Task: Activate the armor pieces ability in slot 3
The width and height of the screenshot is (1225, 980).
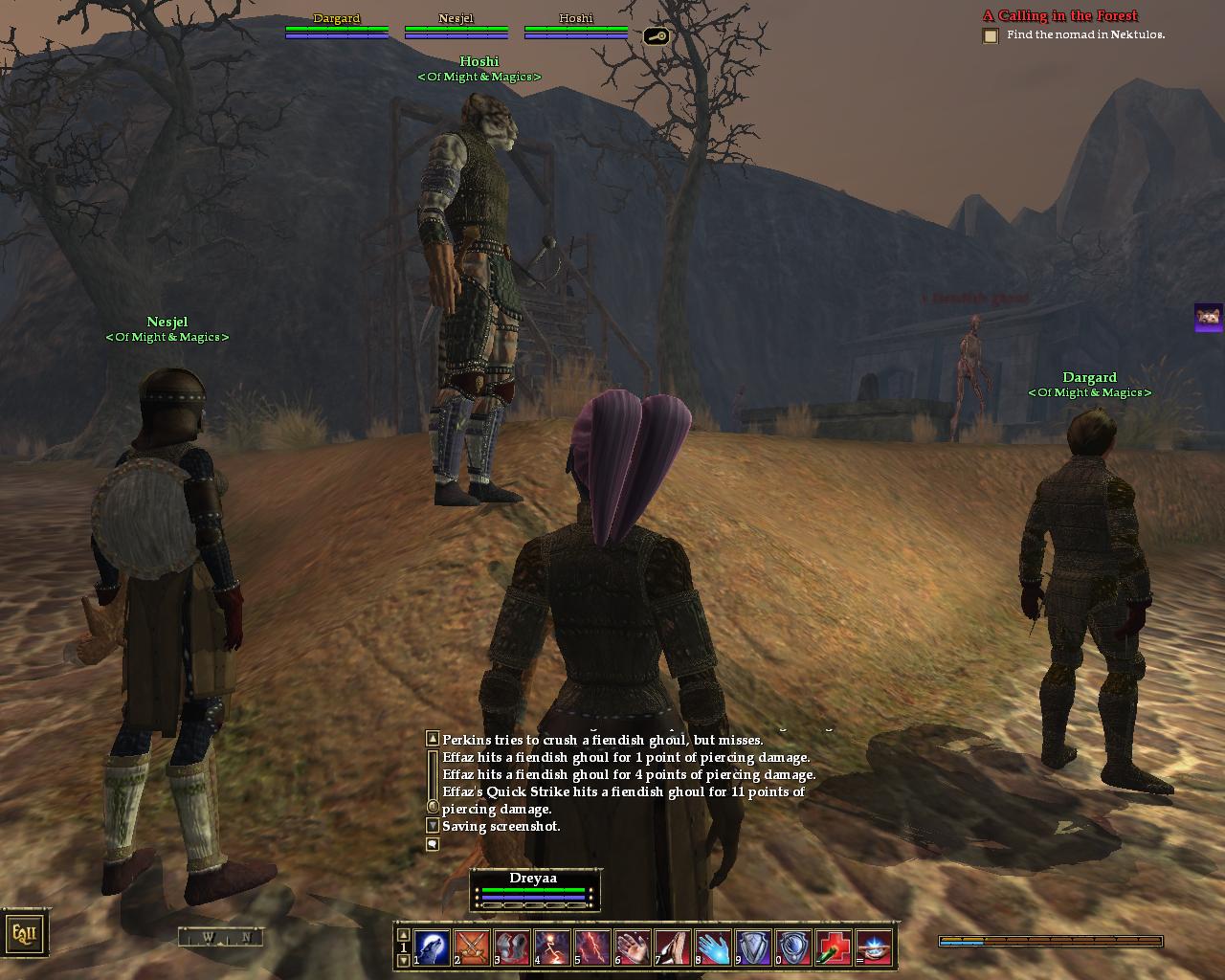Action: (x=512, y=947)
